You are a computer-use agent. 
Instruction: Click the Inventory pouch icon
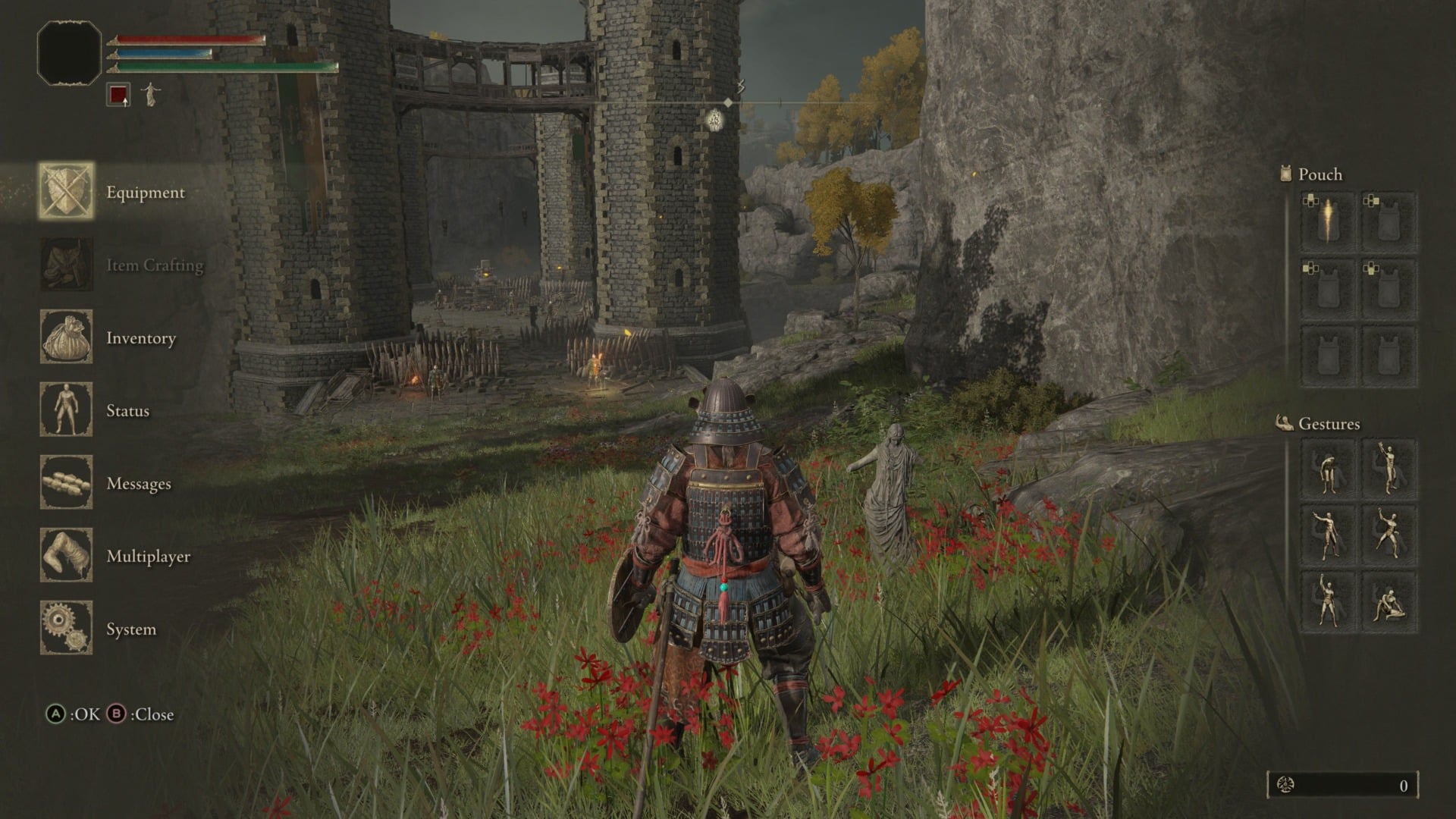[x=65, y=339]
